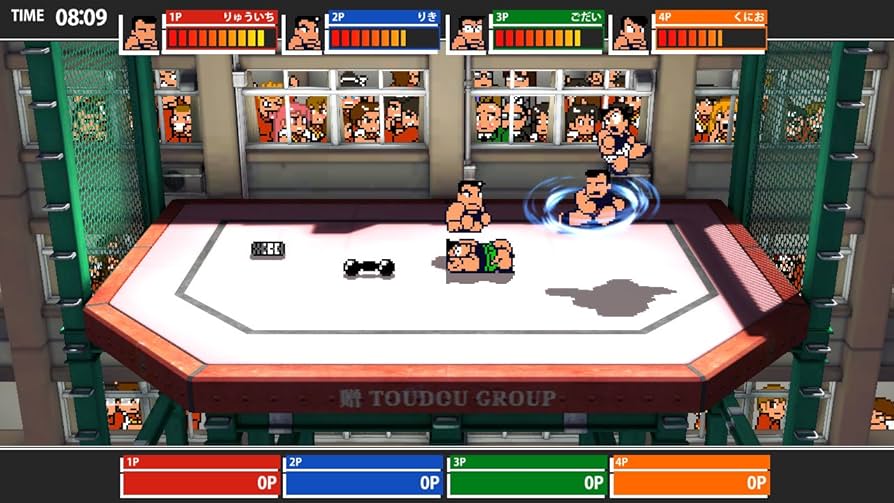This screenshot has height=503, width=894.
Task: Click the 4P player portrait
Action: [630, 33]
